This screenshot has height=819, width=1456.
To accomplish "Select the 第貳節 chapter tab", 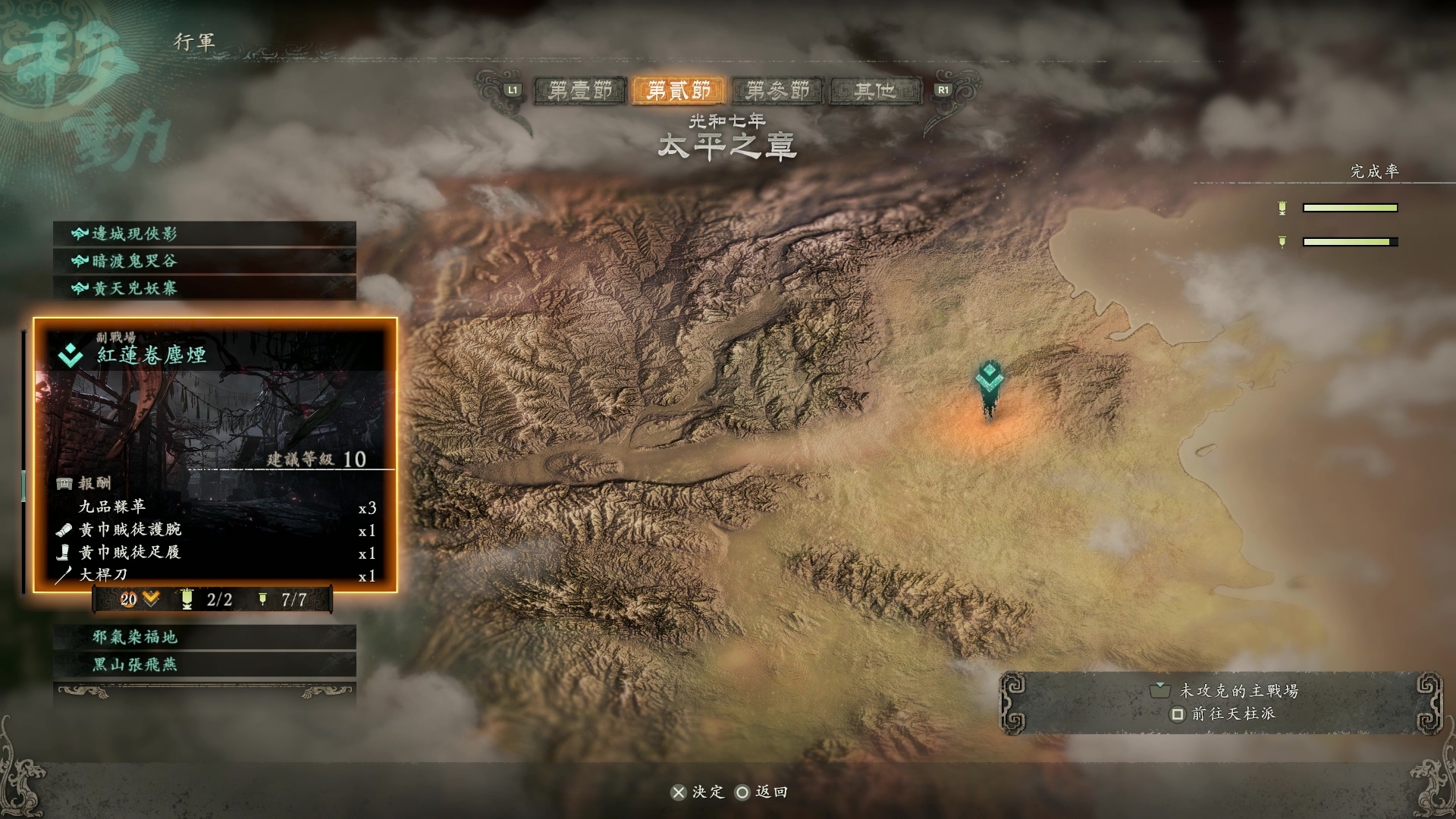I will (x=679, y=91).
